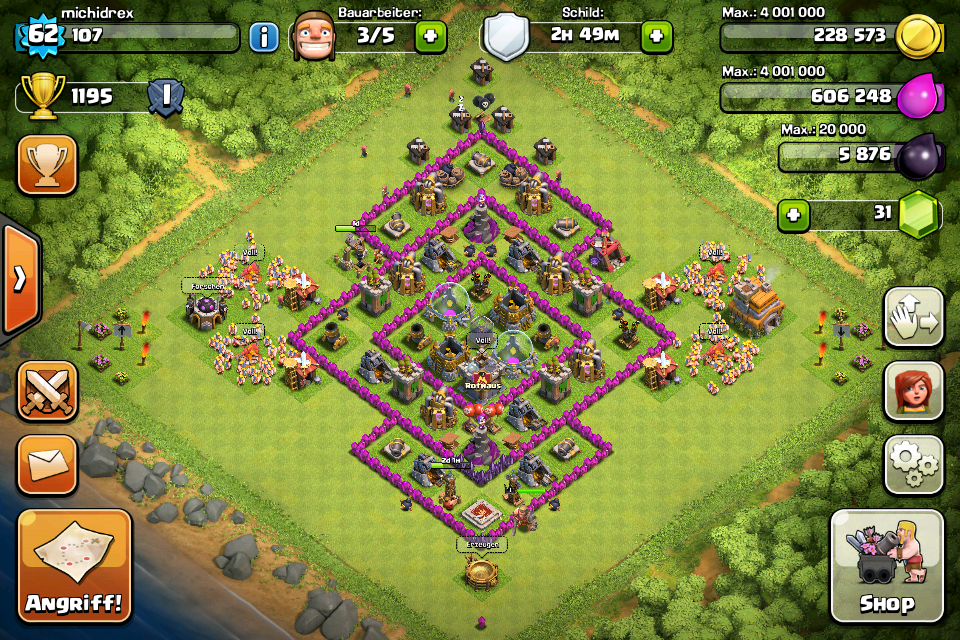The image size is (960, 640).
Task: Tap the Bauarbeiter builder face icon
Action: coord(313,37)
